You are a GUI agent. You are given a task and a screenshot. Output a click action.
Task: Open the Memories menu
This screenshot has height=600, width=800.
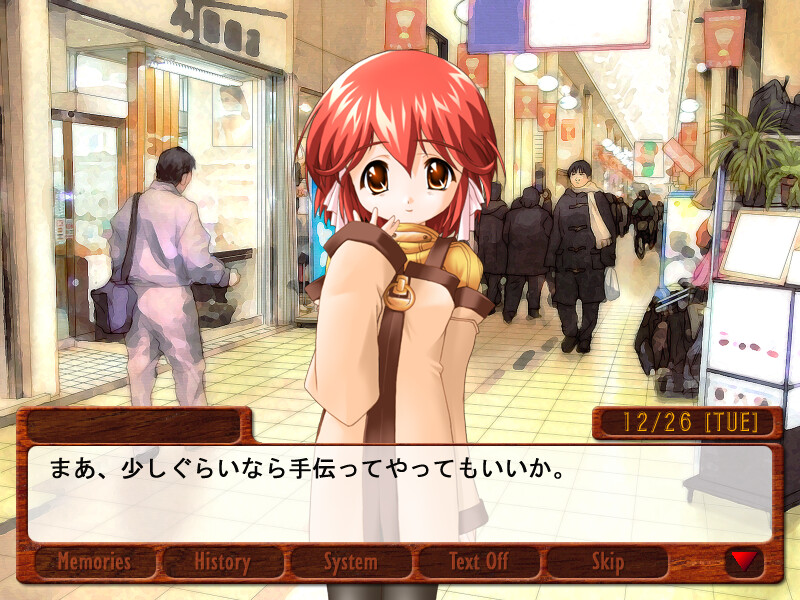click(95, 562)
